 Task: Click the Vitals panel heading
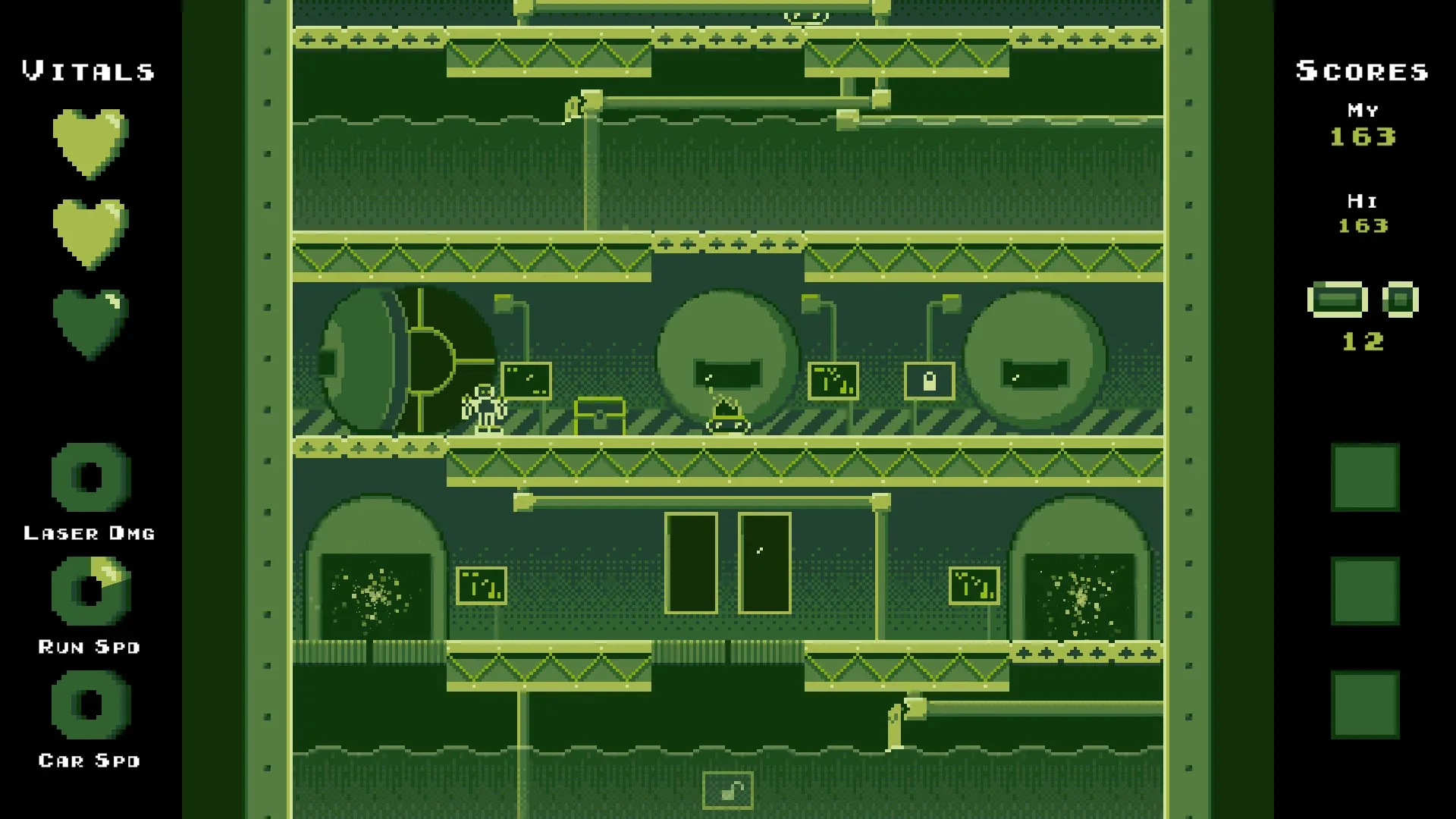(87, 71)
